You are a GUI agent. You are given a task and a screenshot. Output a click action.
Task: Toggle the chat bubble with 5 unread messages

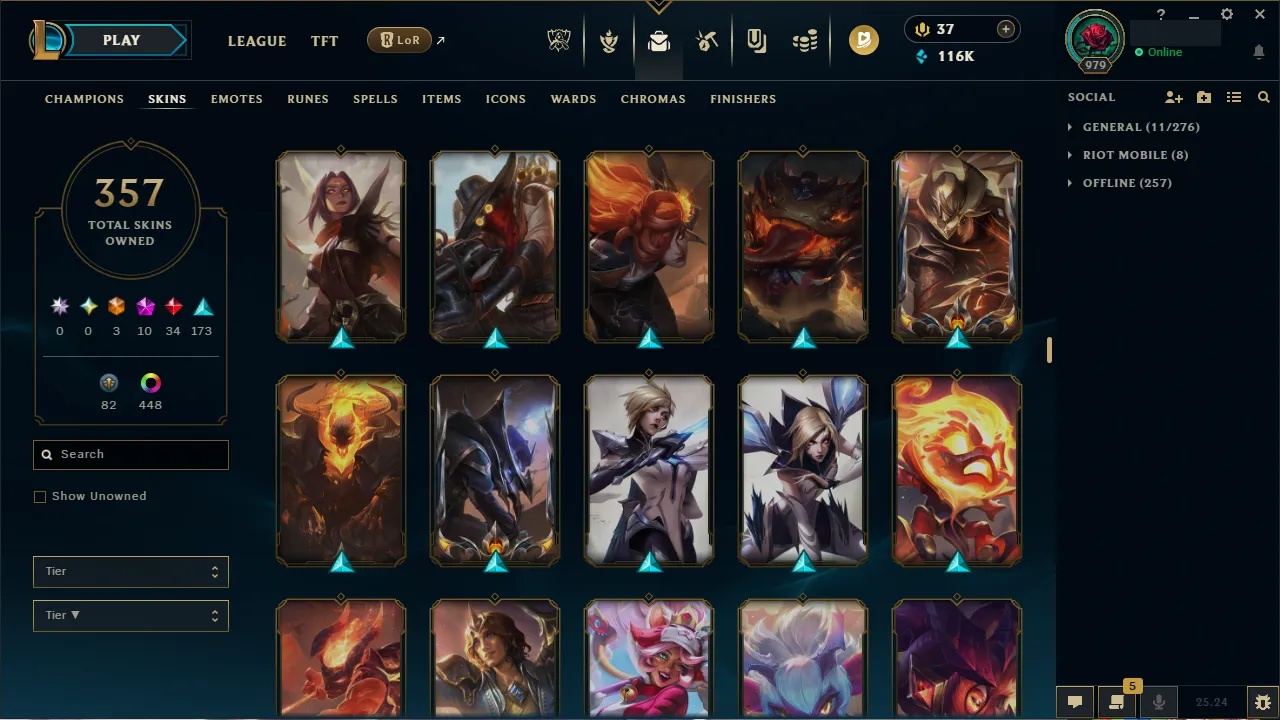pyautogui.click(x=1117, y=701)
